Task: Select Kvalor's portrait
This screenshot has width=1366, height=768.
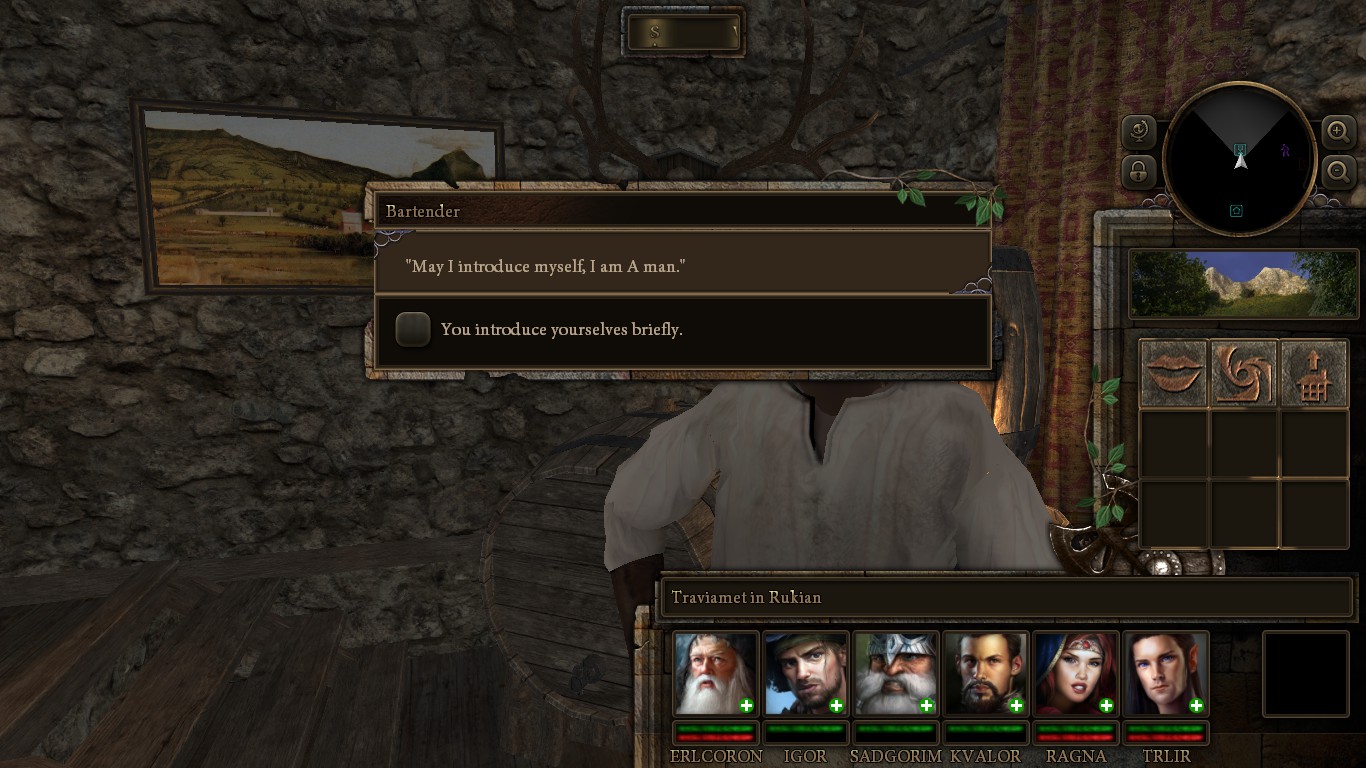Action: click(x=985, y=672)
